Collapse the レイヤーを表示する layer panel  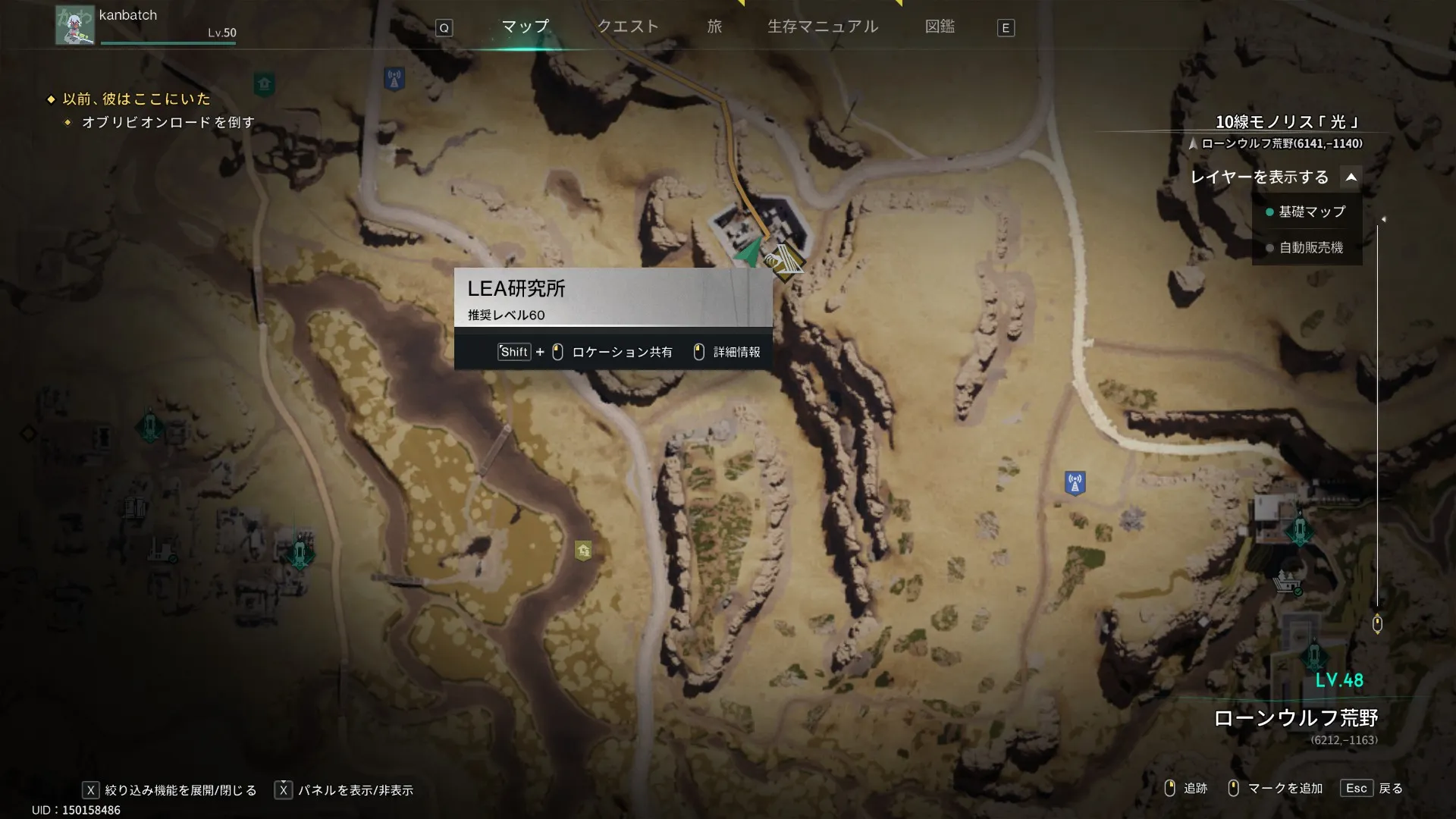point(1351,177)
